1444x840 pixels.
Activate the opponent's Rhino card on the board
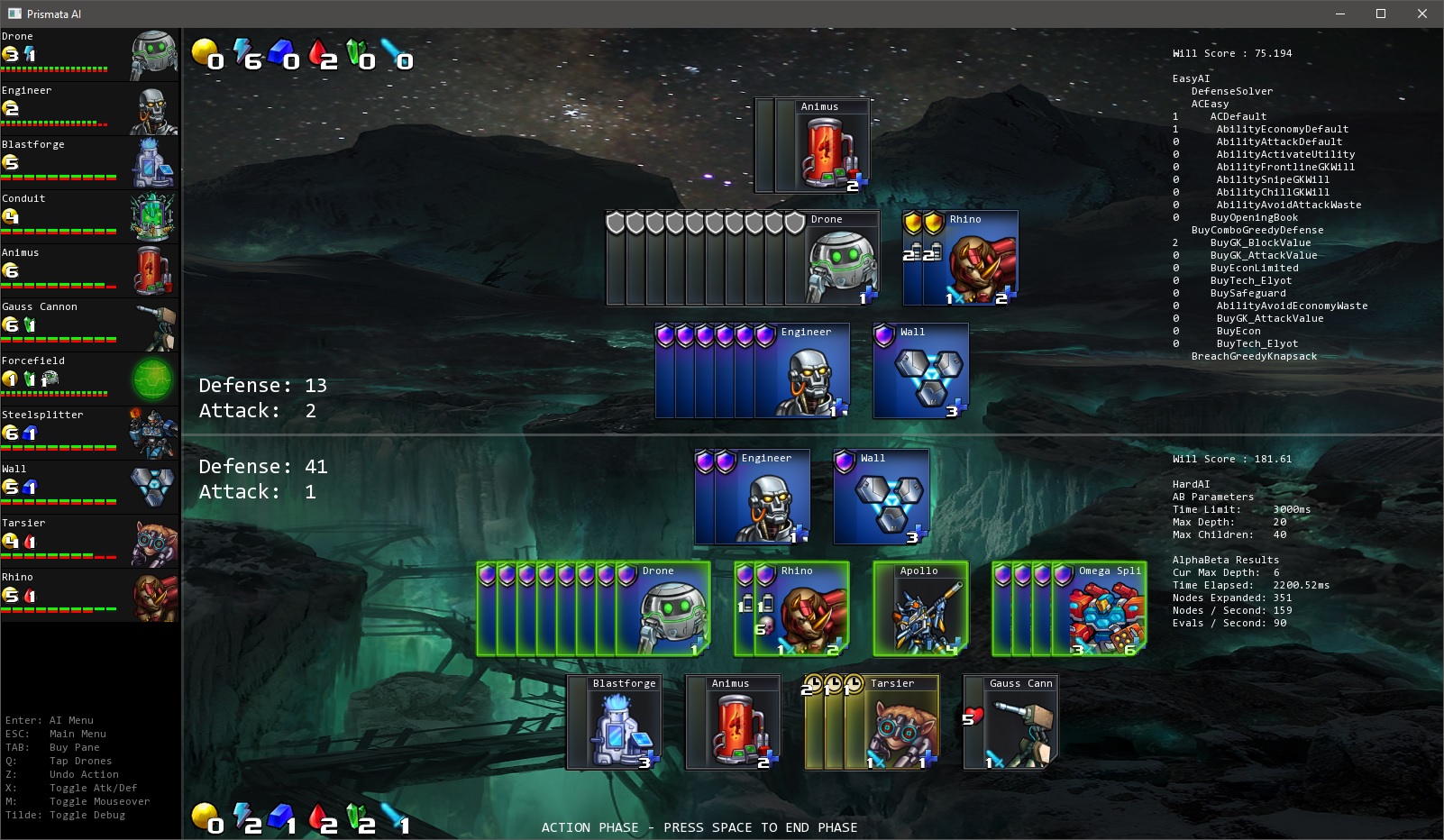[x=961, y=259]
